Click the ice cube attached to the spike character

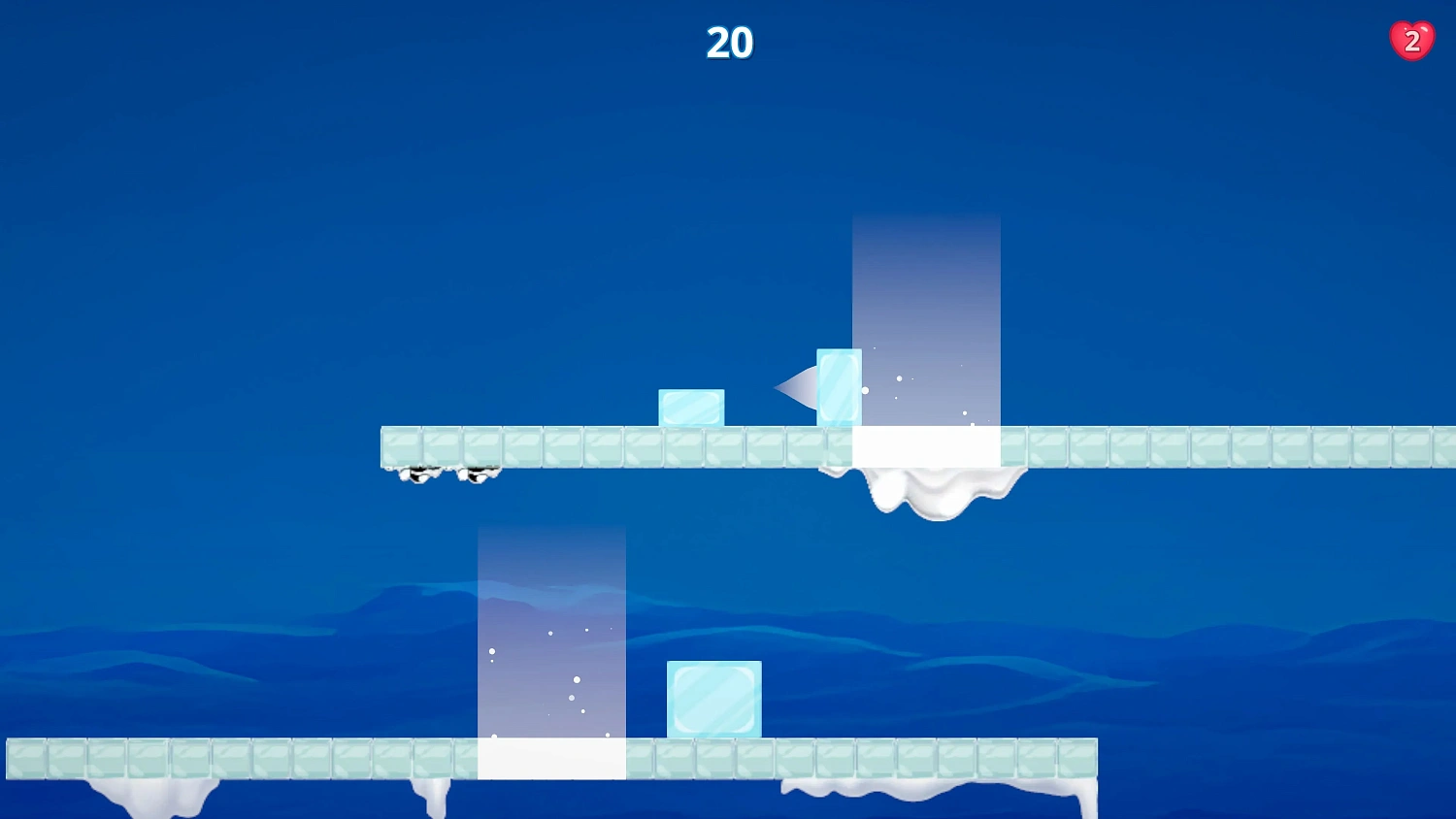point(839,386)
